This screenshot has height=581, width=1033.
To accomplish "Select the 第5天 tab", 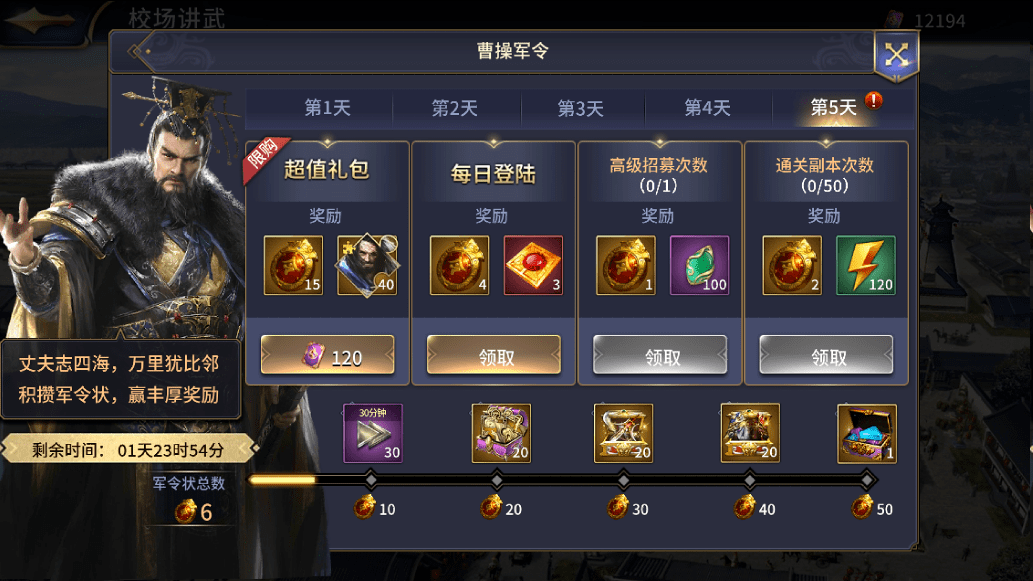I will tap(833, 108).
